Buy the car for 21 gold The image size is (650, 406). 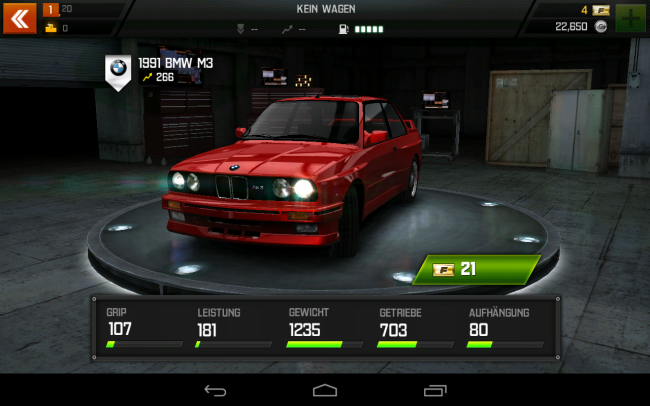point(478,268)
